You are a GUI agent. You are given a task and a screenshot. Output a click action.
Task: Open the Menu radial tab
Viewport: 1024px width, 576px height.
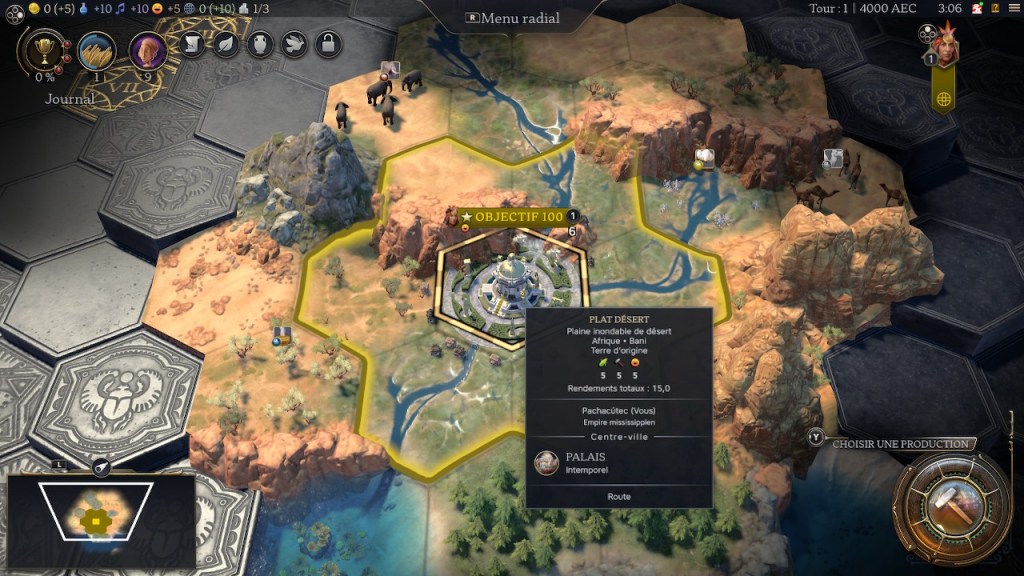tap(512, 18)
